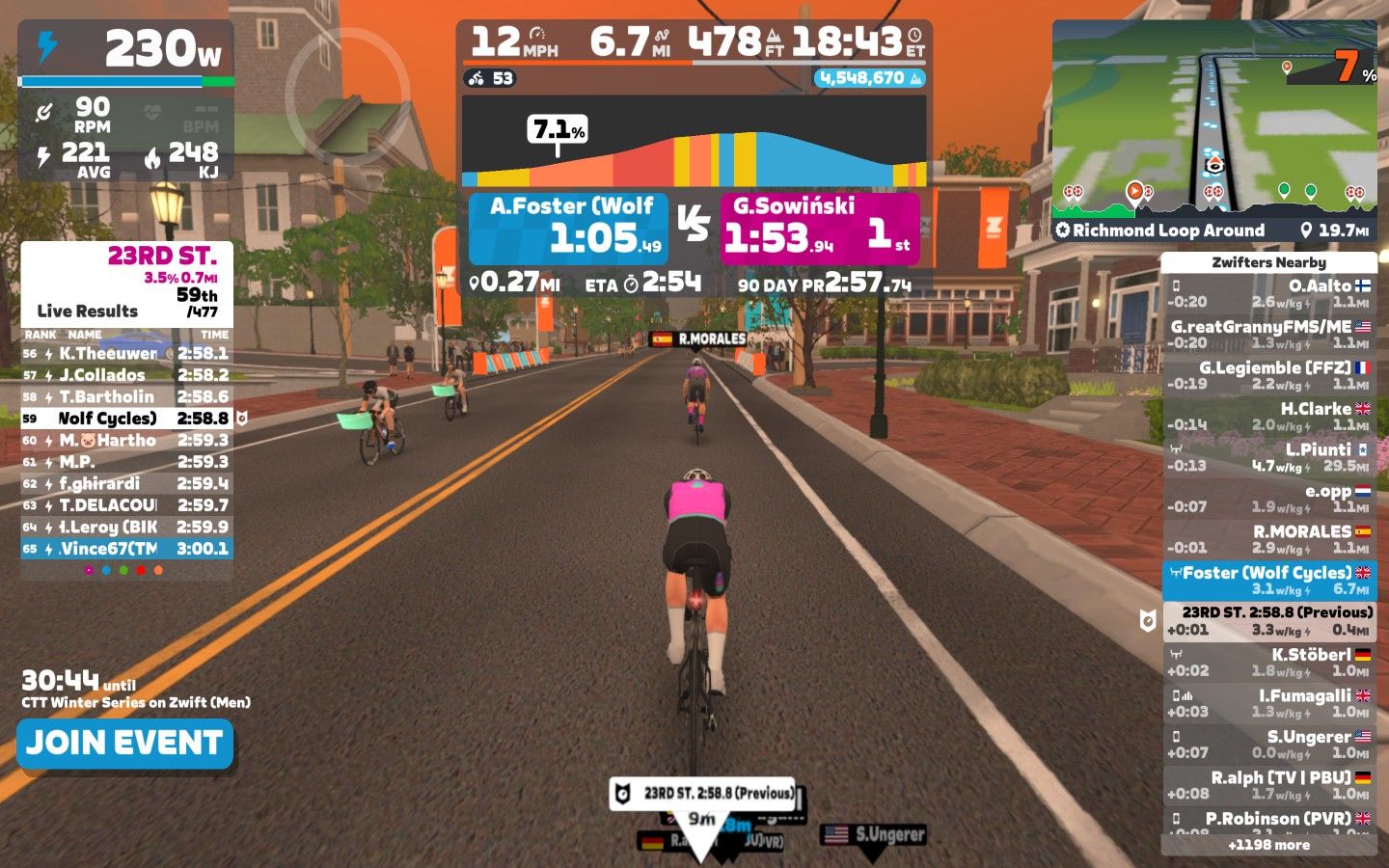Click the route elevation profile graph
The image size is (1389, 868).
(694, 143)
